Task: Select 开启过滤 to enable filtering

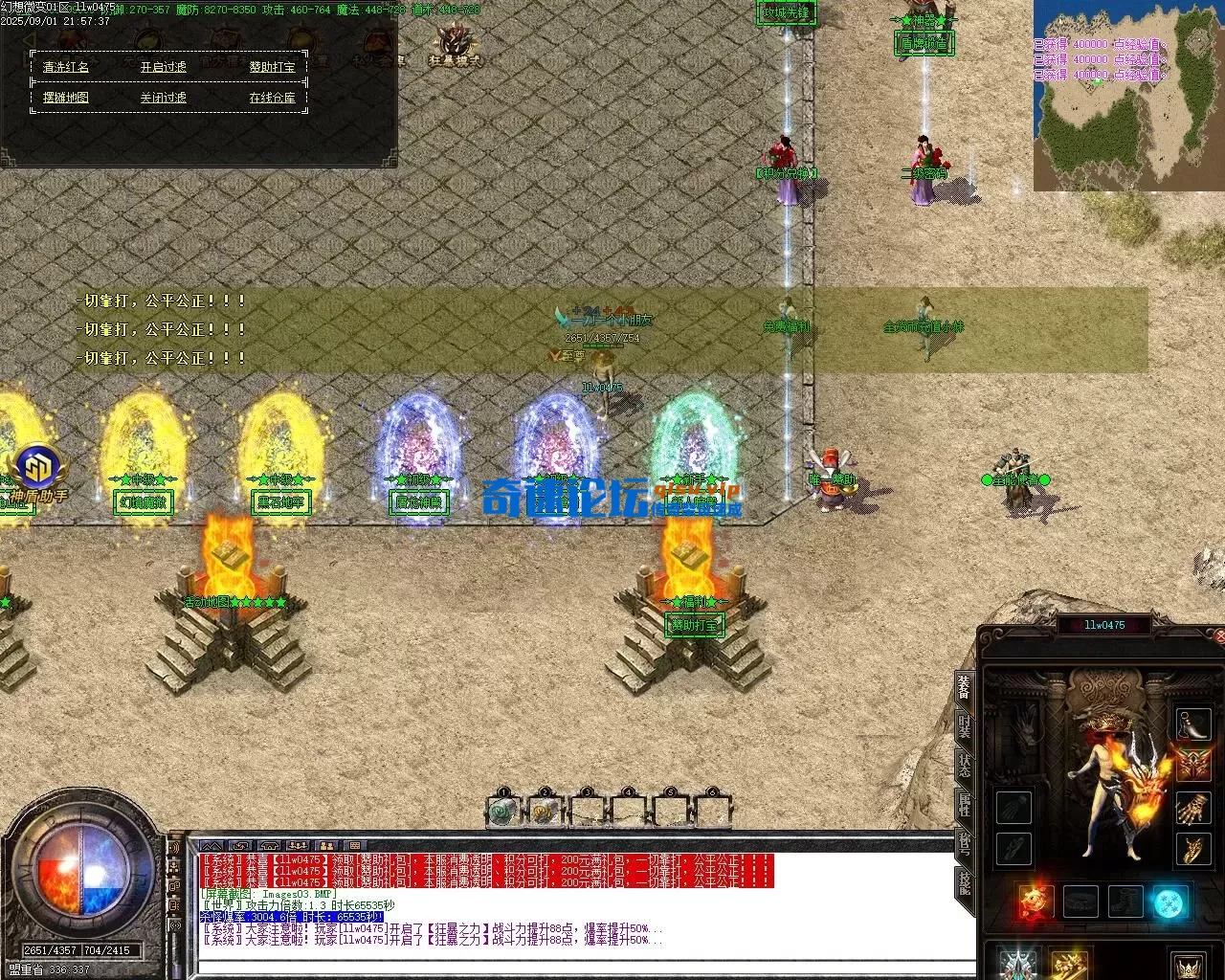Action: coord(164,67)
